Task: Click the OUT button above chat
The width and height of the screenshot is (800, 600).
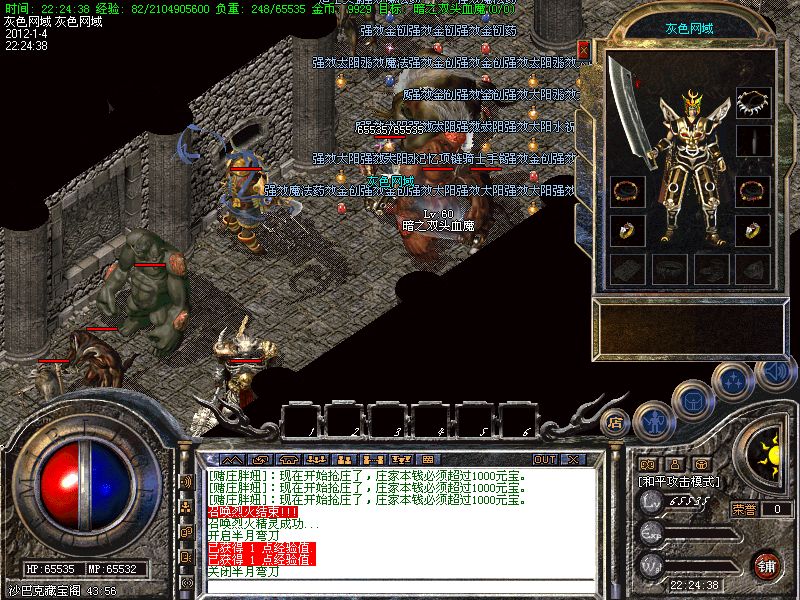Action: point(544,459)
